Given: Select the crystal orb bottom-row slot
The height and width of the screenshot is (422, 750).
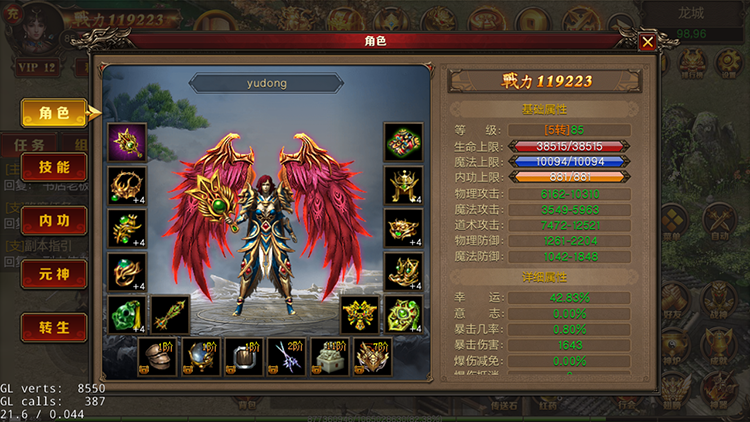Looking at the screenshot, I should click(199, 357).
